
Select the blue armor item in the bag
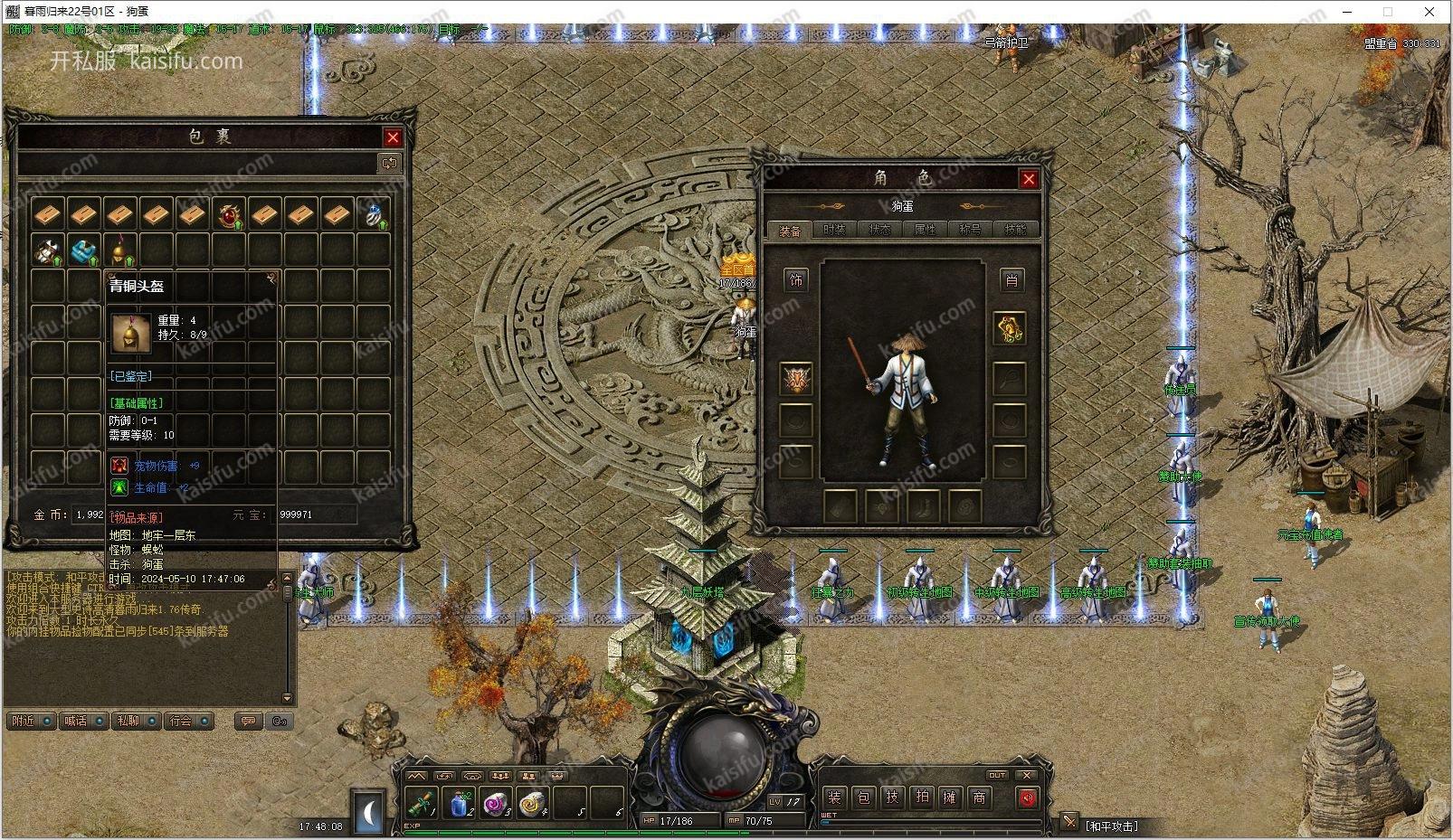[x=84, y=250]
